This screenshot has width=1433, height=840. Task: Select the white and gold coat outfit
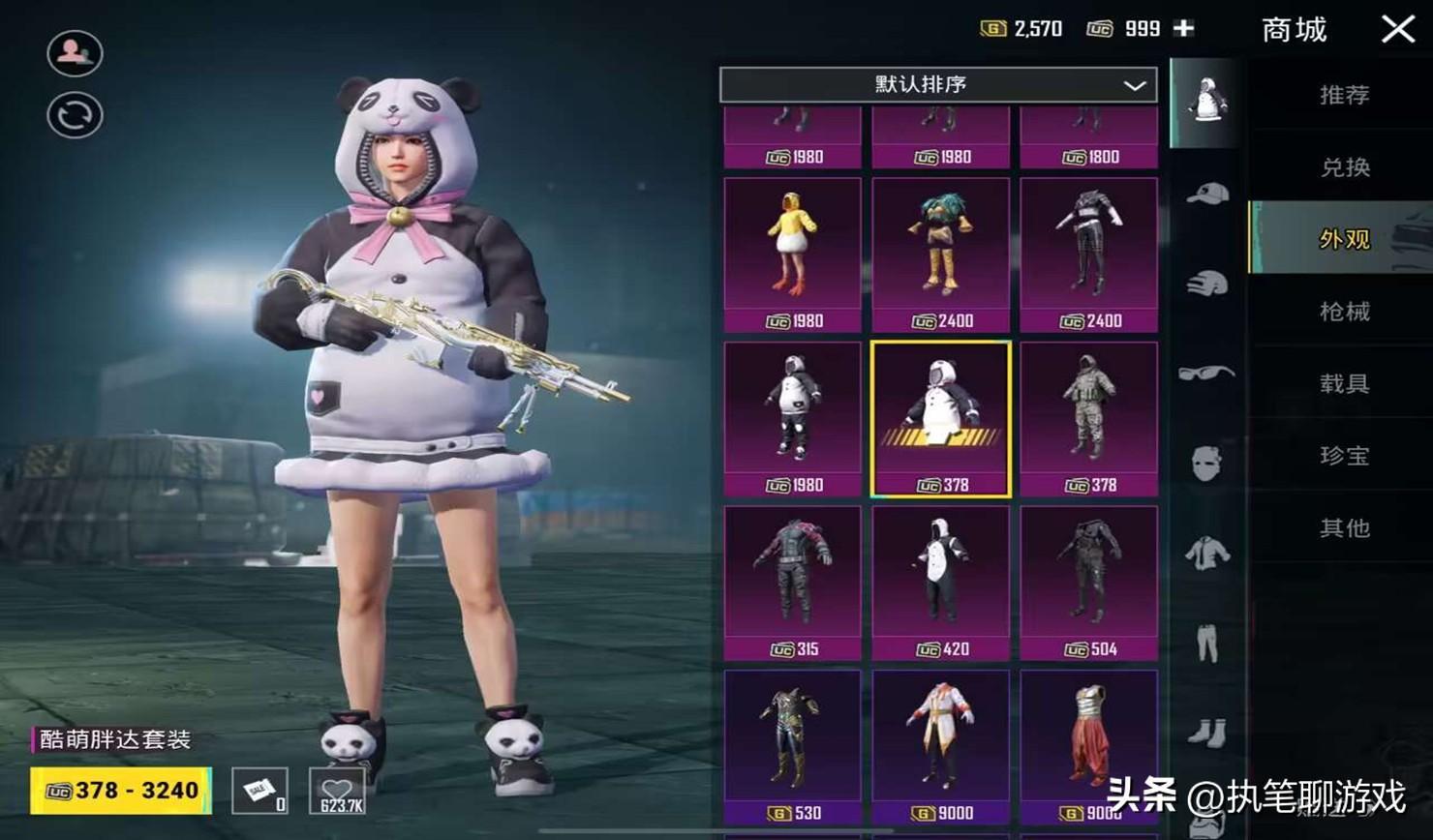pos(940,746)
